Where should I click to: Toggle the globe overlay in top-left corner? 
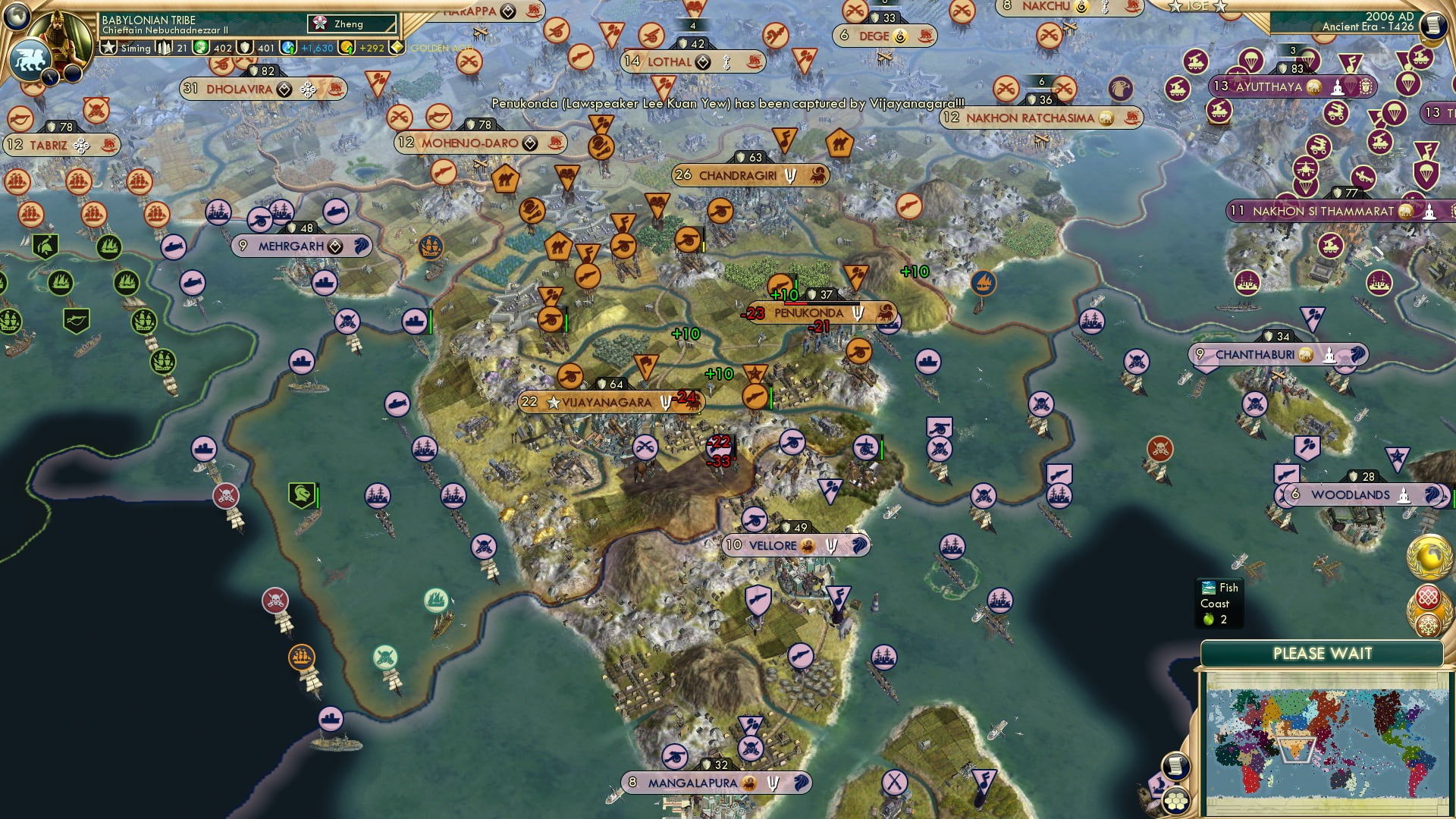(x=15, y=17)
